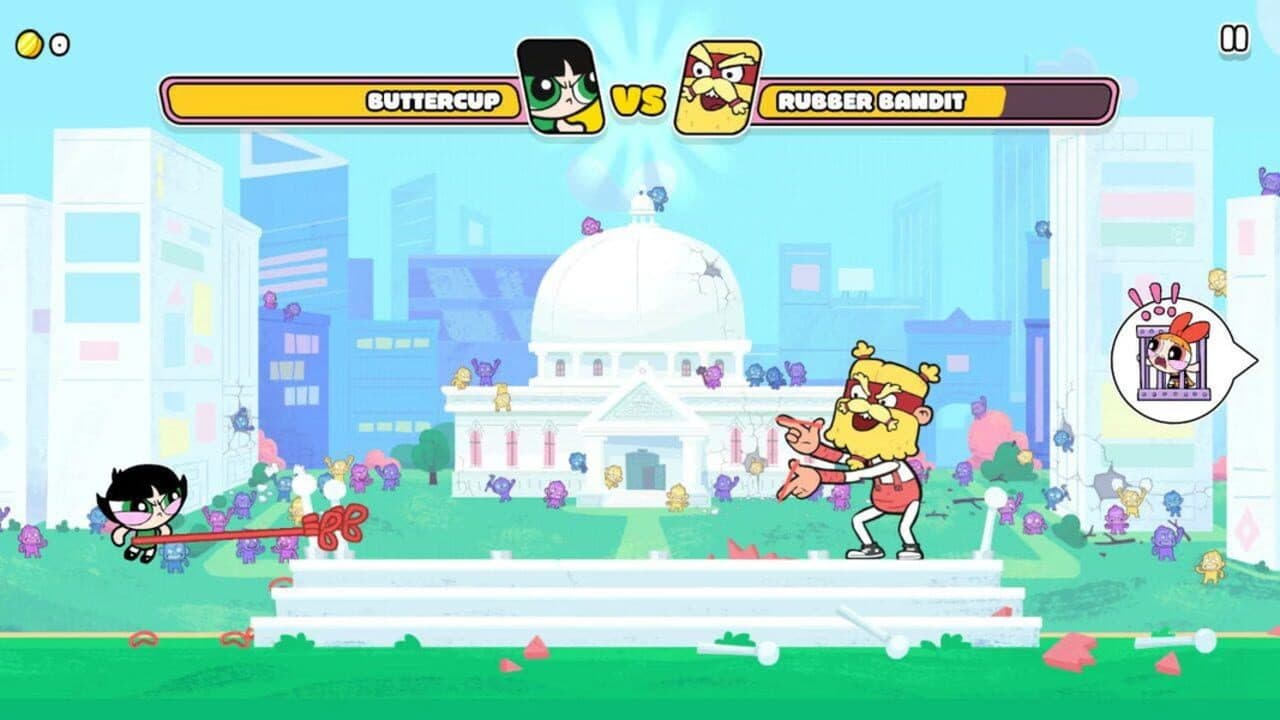The height and width of the screenshot is (720, 1280).
Task: Click the gold coin next to the counter
Action: (27, 42)
